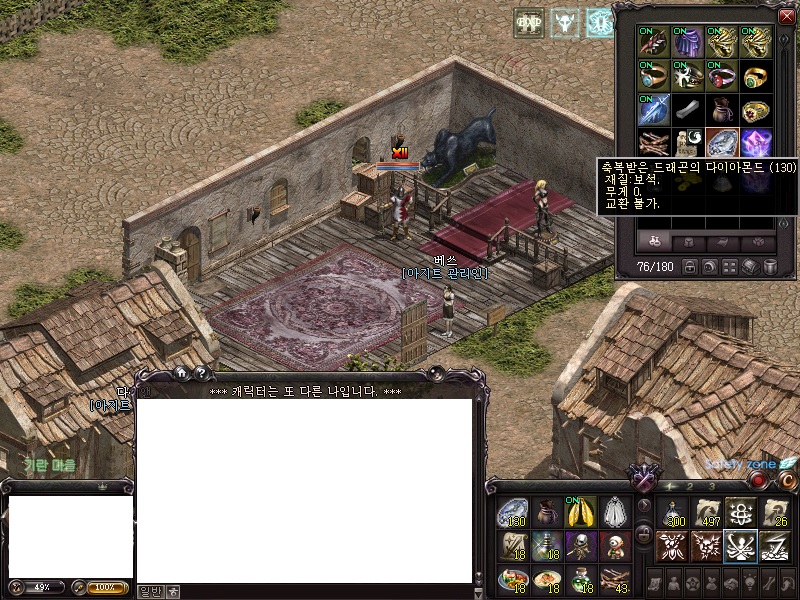
Task: Activate the lightning strike skill icon
Action: point(774,546)
